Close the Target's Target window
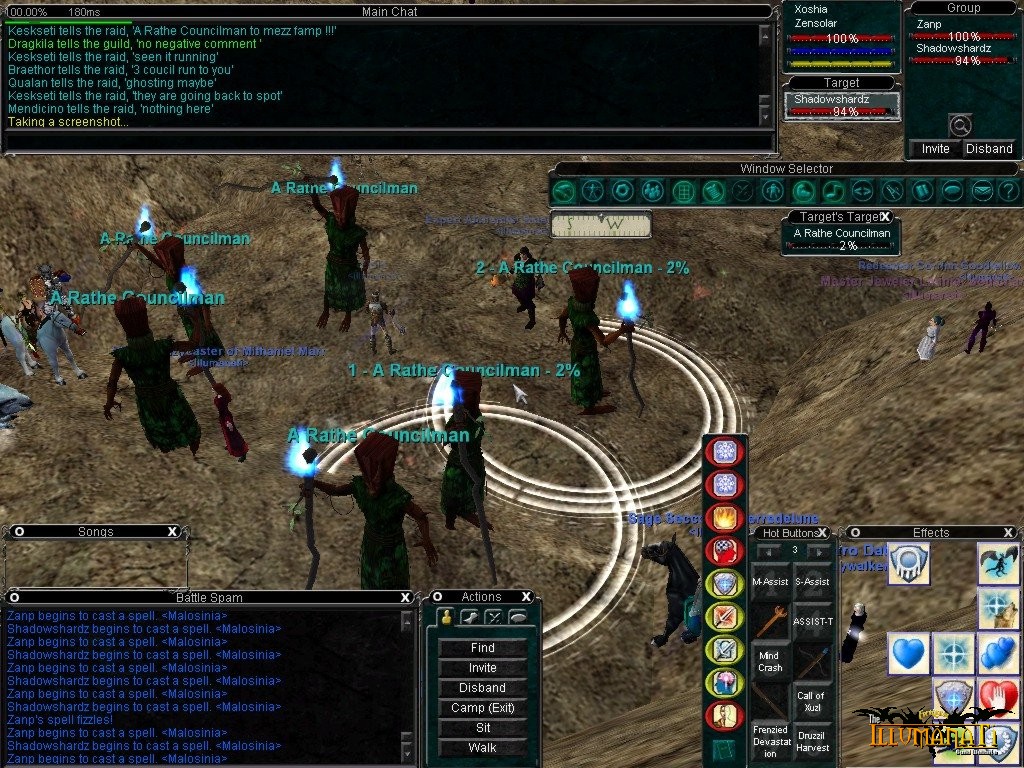The image size is (1024, 768). point(885,217)
